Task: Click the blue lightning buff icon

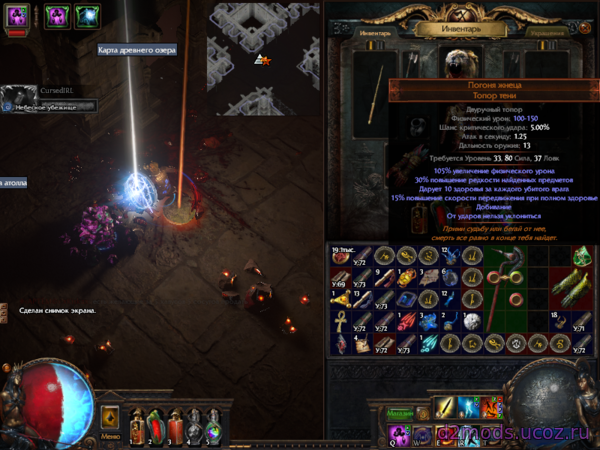Action: (x=87, y=16)
